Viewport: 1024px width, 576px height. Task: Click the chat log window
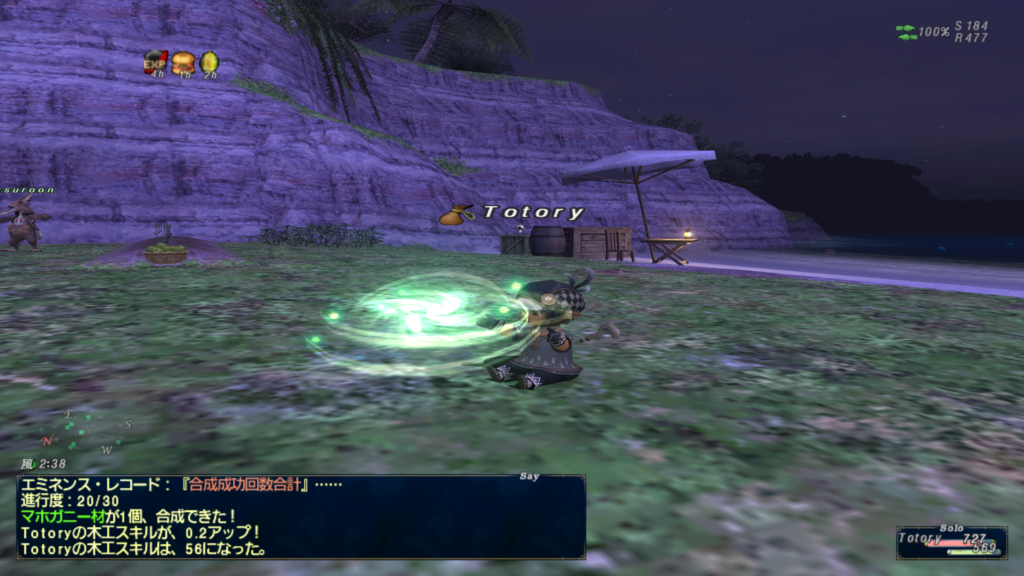pos(301,517)
